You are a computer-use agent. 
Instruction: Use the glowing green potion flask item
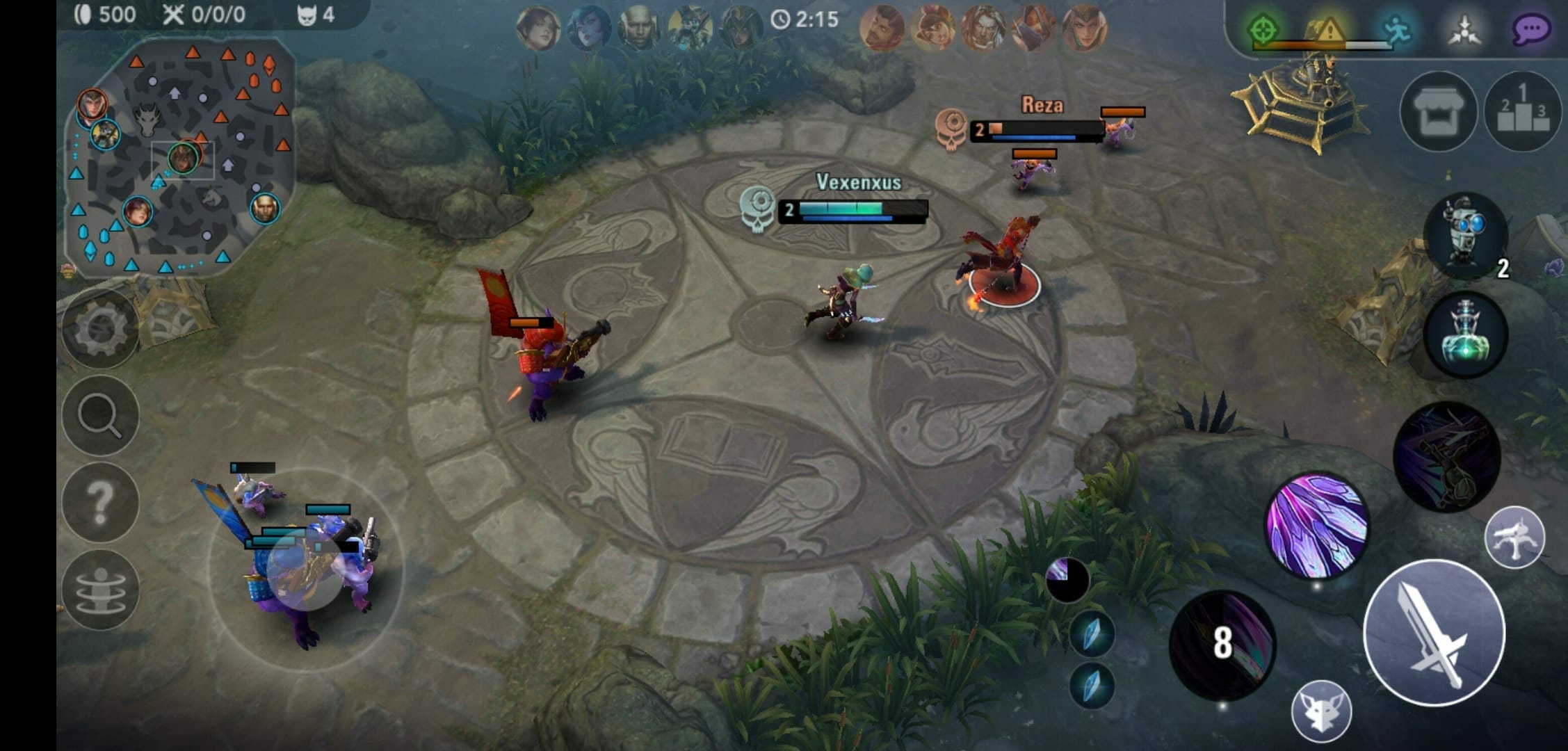coord(1465,334)
